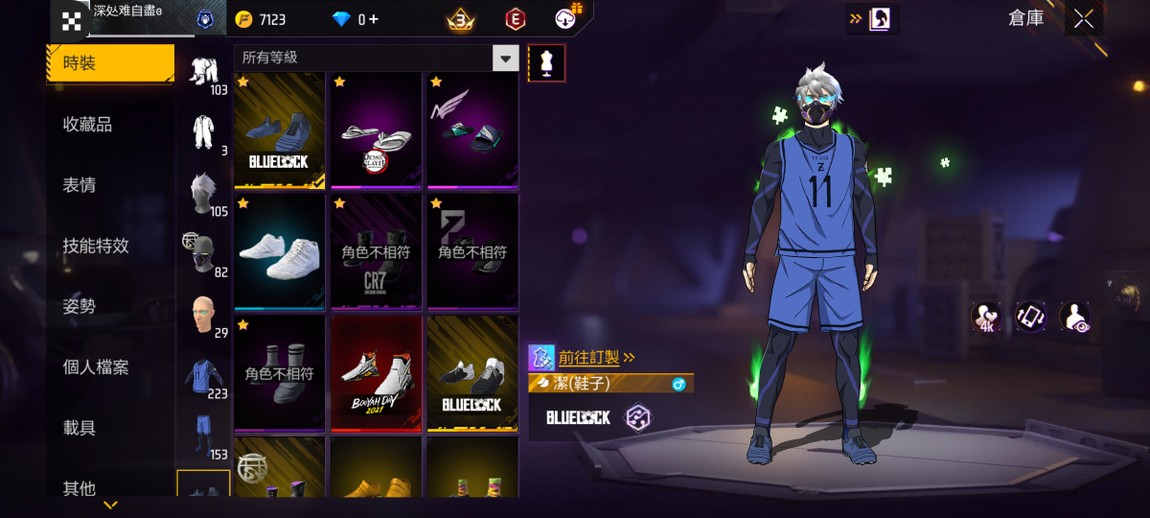Close the wardrobe screen

coord(1083,19)
